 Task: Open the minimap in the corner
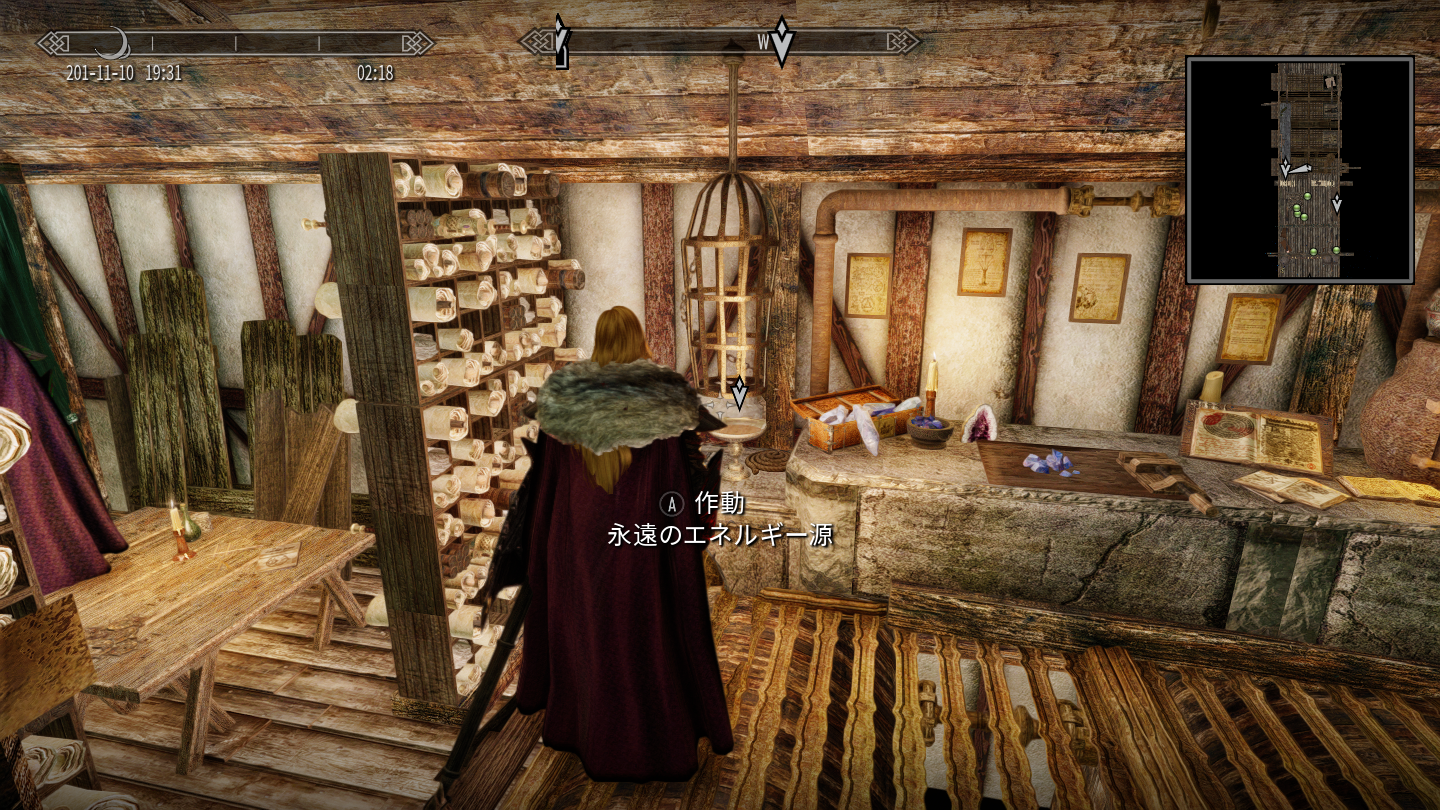tap(1299, 170)
